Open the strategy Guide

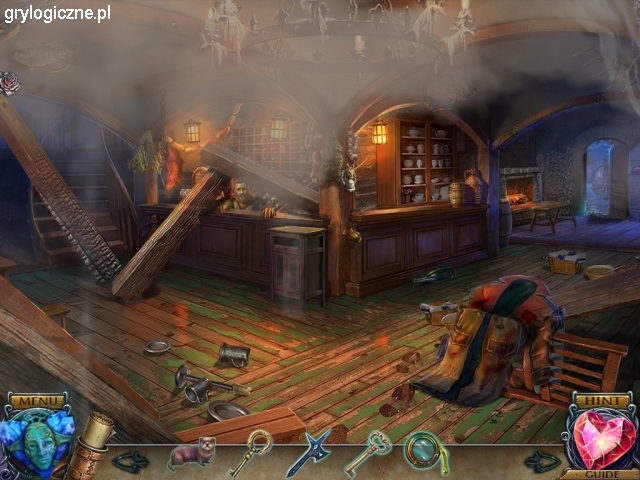601,474
